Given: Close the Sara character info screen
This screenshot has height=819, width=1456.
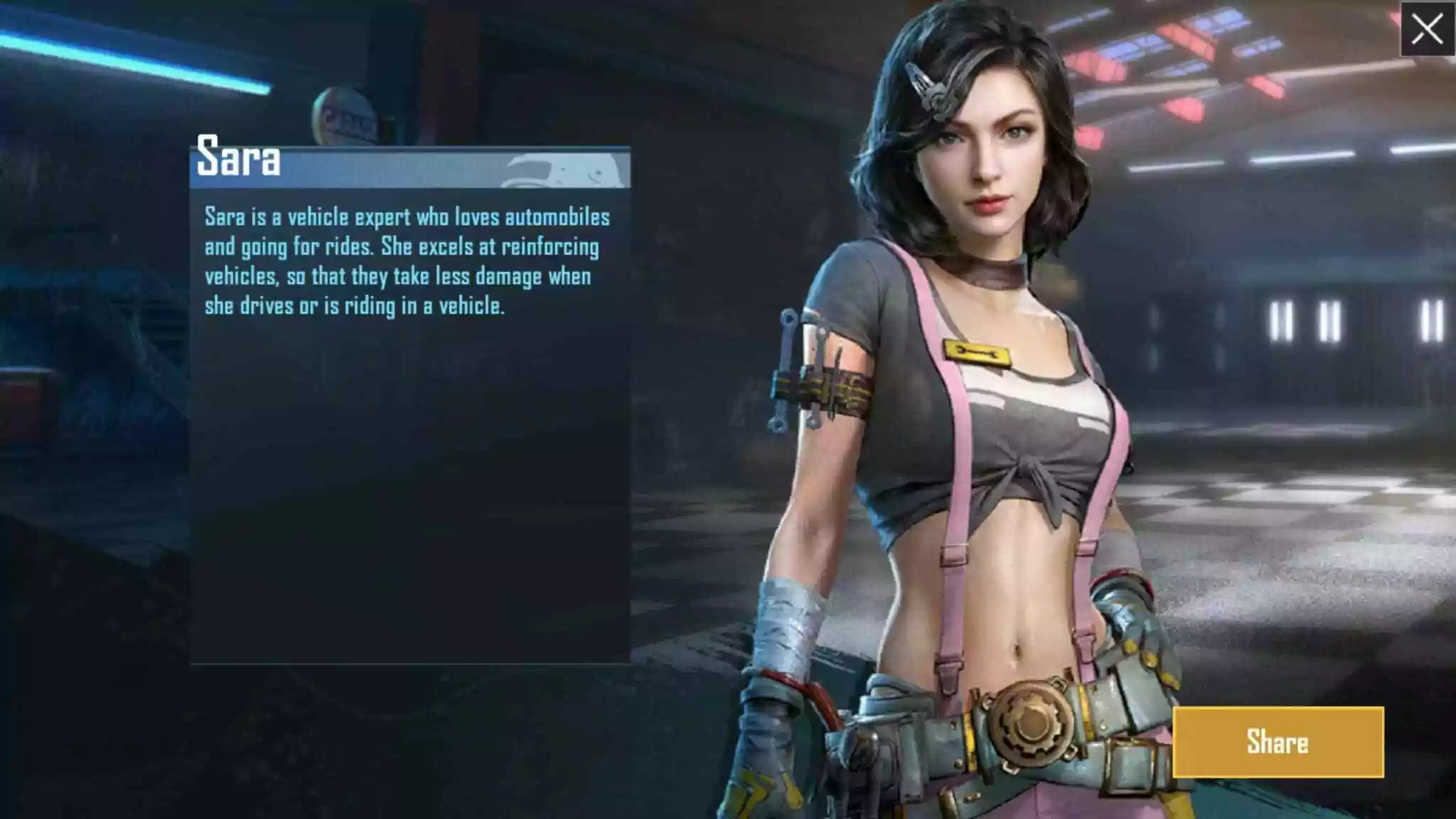Looking at the screenshot, I should [1427, 29].
